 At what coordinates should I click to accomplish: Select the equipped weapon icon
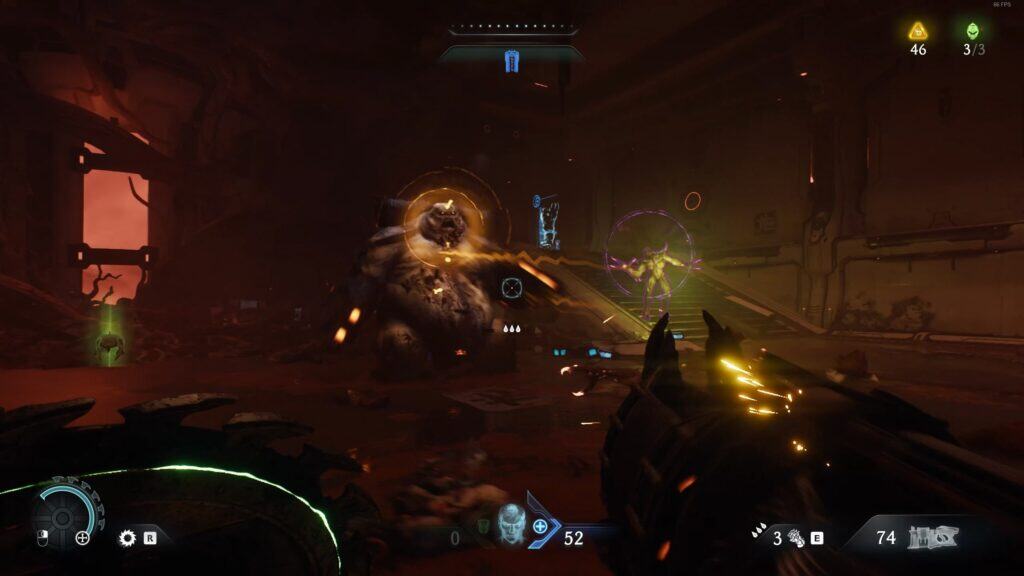click(x=932, y=538)
